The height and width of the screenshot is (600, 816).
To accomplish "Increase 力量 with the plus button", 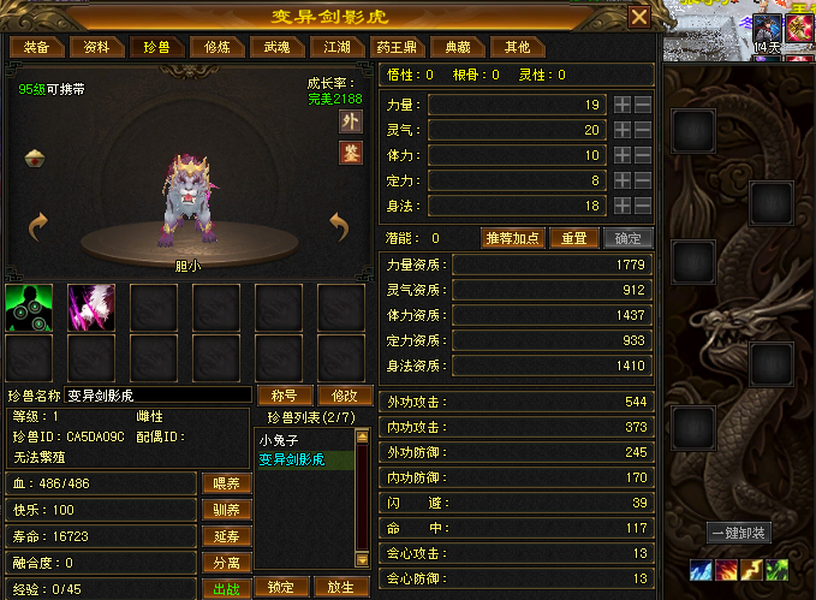I will pos(622,105).
